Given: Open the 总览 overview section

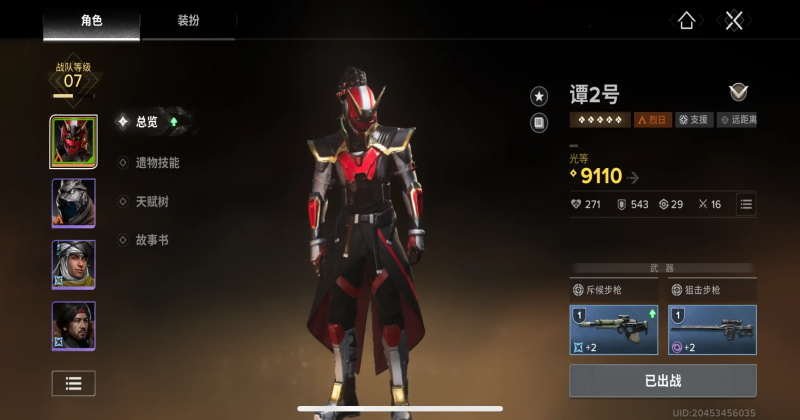Looking at the screenshot, I should tap(146, 122).
